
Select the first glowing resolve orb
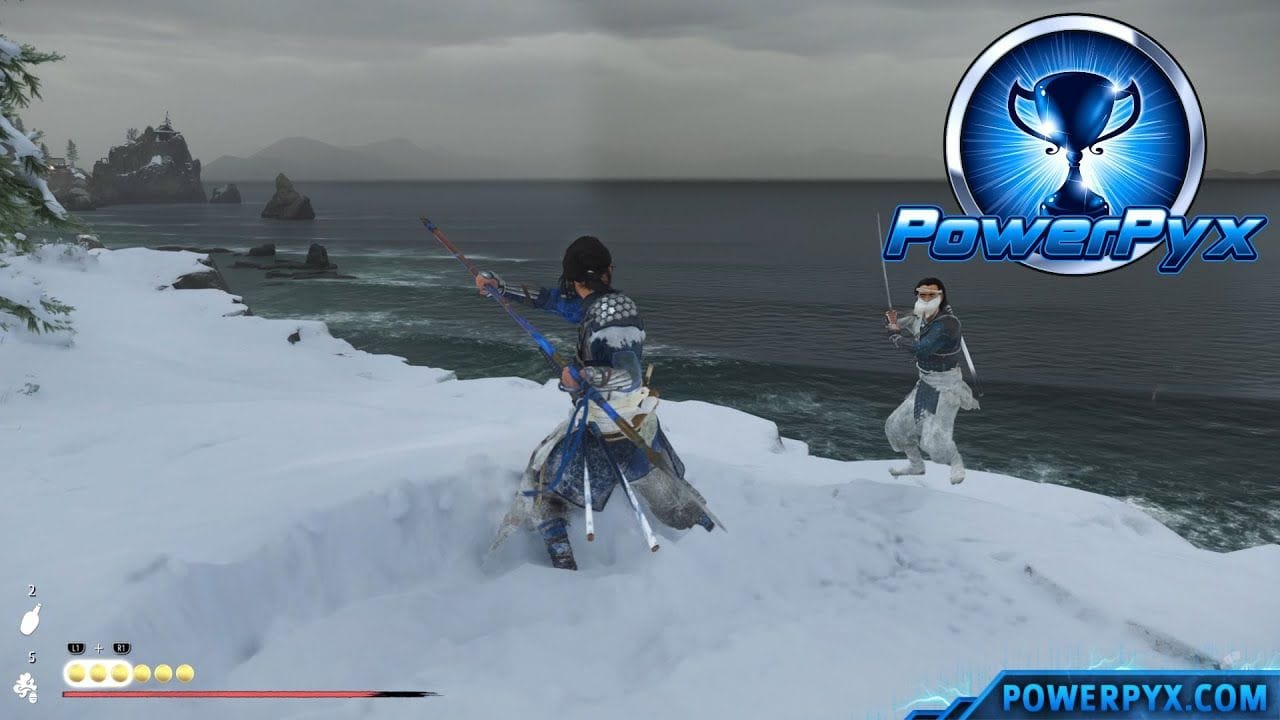[x=75, y=672]
